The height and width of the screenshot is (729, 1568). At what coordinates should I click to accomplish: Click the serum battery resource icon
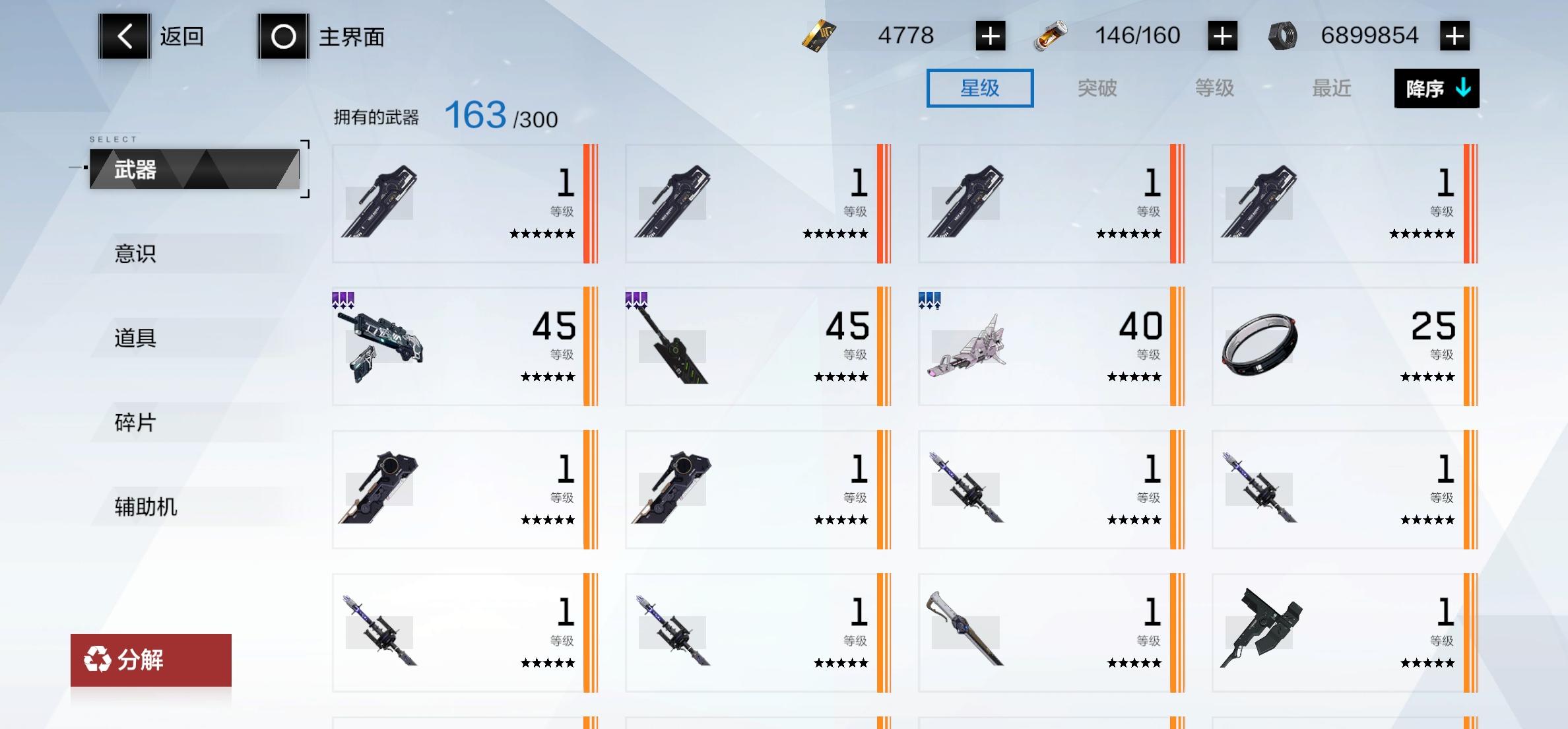(1051, 36)
